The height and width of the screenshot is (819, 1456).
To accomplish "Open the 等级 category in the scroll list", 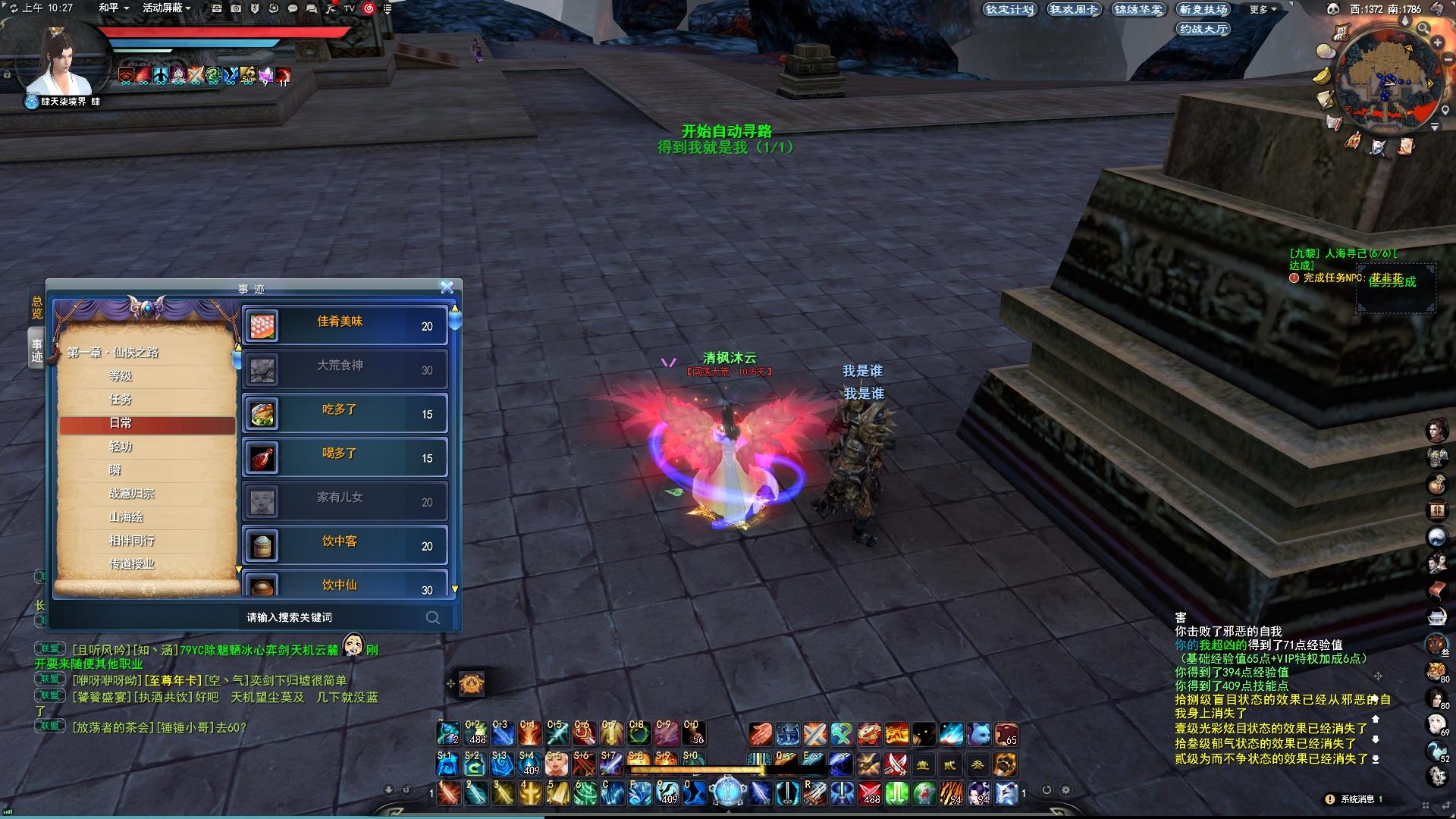I will tap(121, 376).
